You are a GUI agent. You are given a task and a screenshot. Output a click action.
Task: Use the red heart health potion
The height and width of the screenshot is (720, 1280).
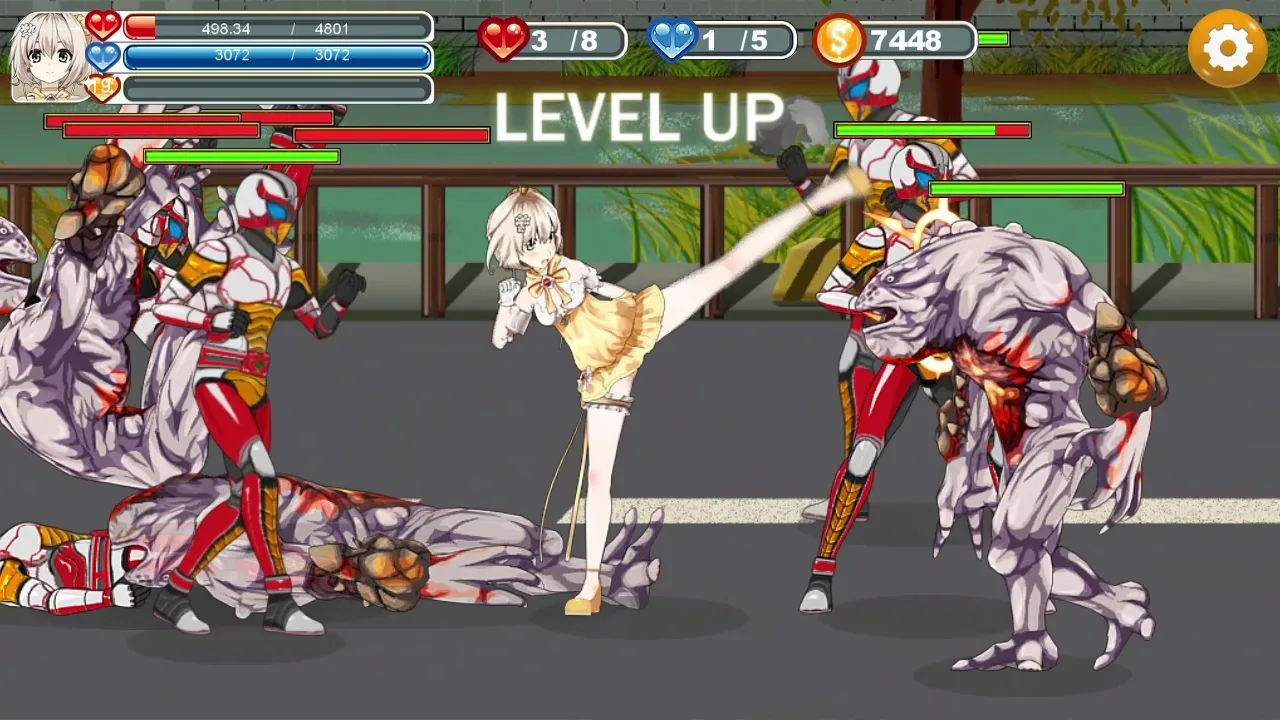coord(504,40)
